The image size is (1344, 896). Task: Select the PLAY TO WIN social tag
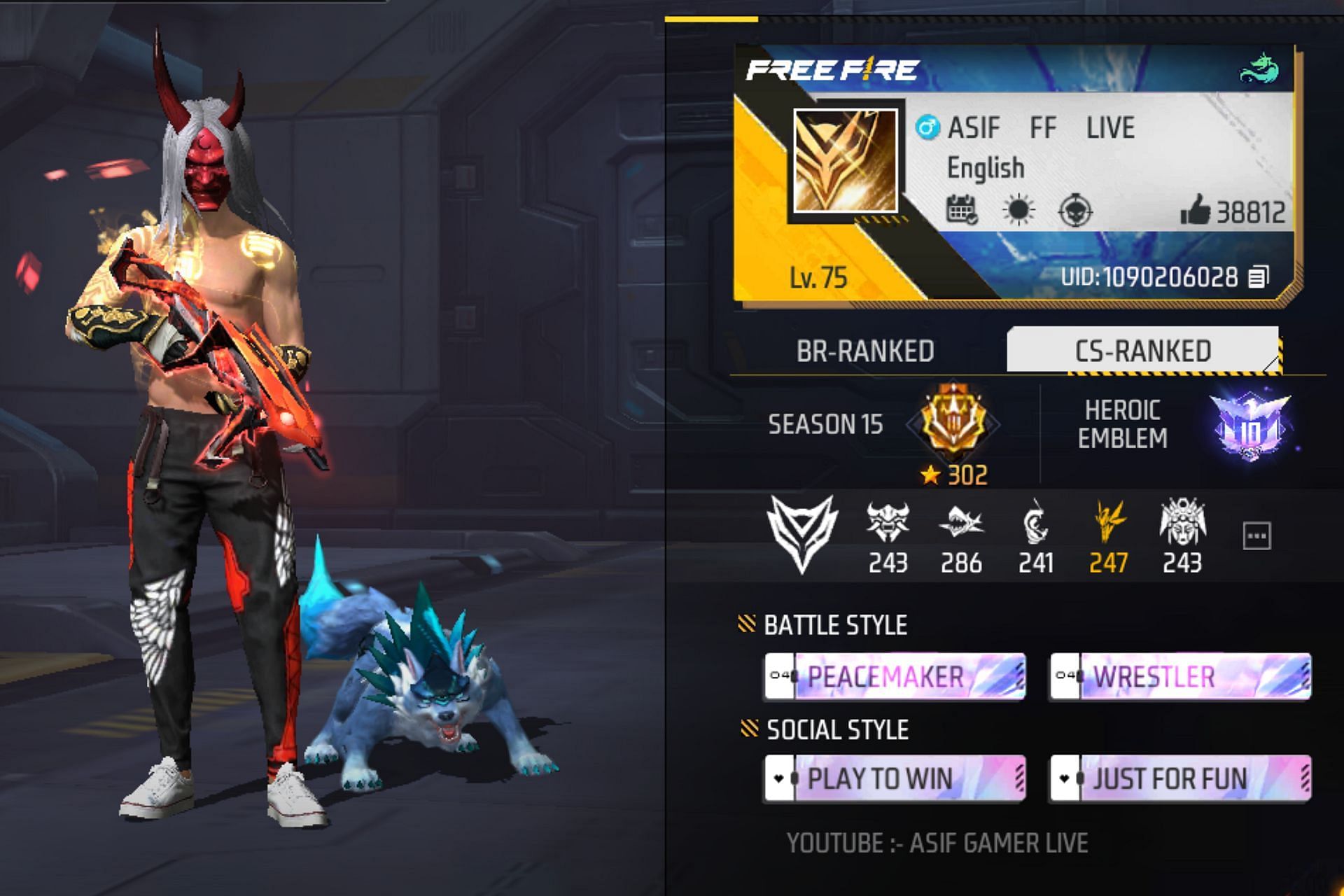(895, 778)
